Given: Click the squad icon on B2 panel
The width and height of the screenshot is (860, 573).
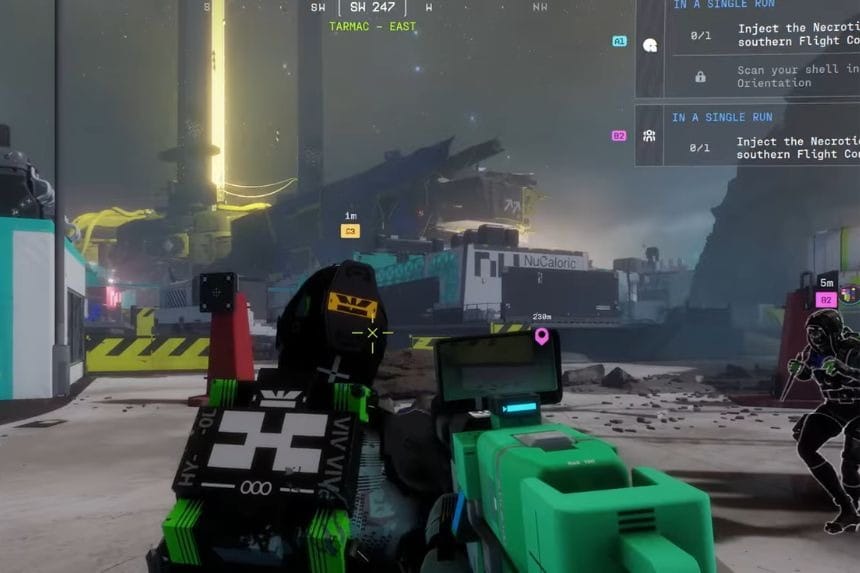Looking at the screenshot, I should (x=649, y=136).
